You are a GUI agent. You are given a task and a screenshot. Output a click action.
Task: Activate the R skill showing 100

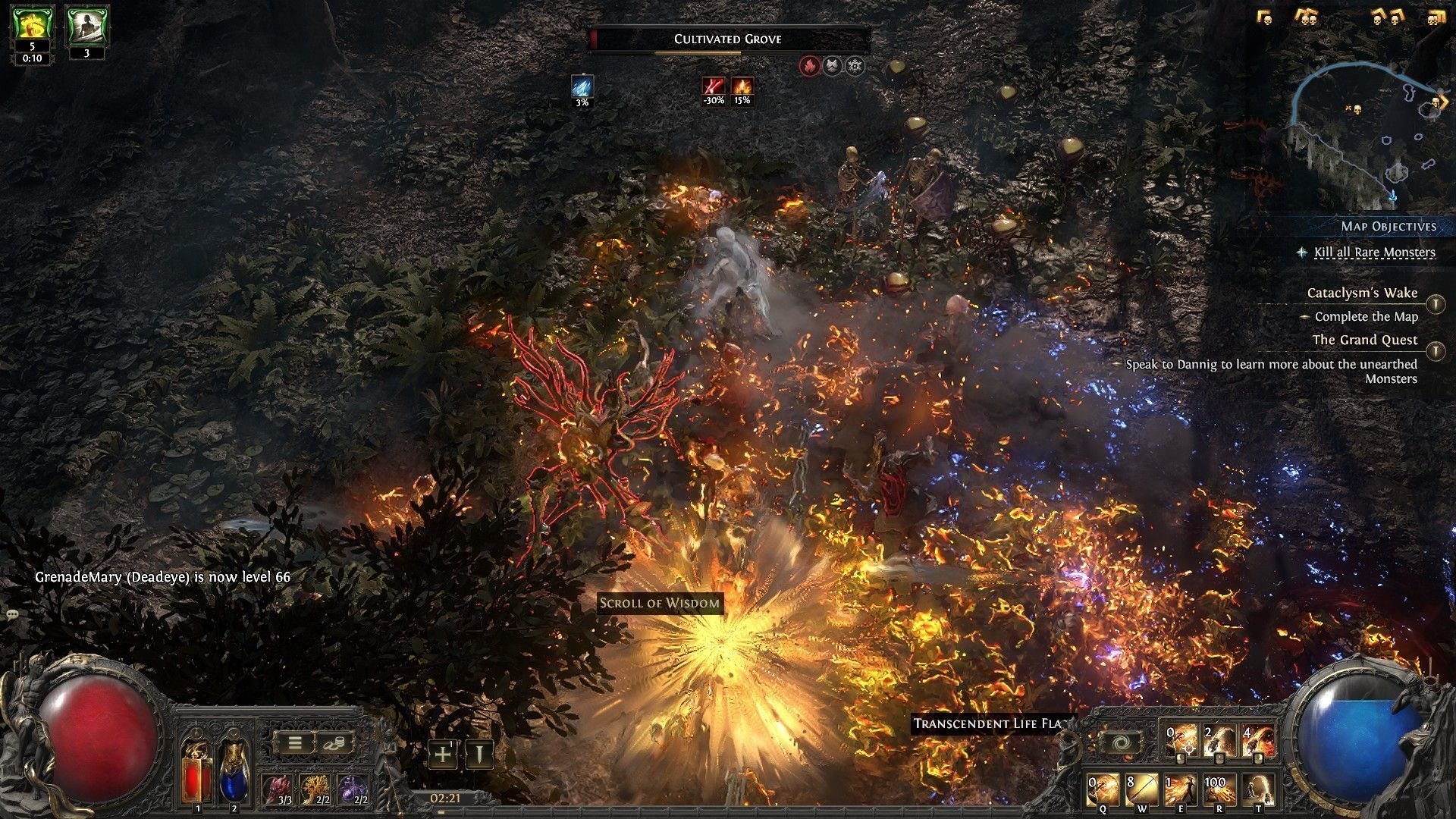tap(1219, 789)
